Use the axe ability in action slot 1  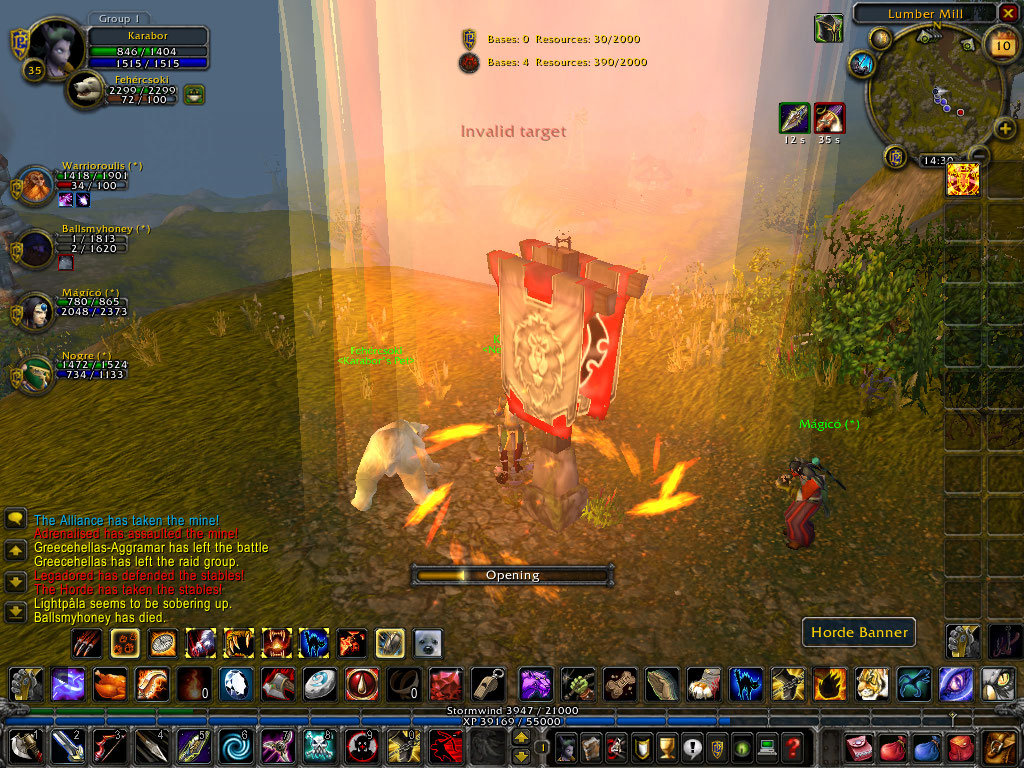[25, 747]
